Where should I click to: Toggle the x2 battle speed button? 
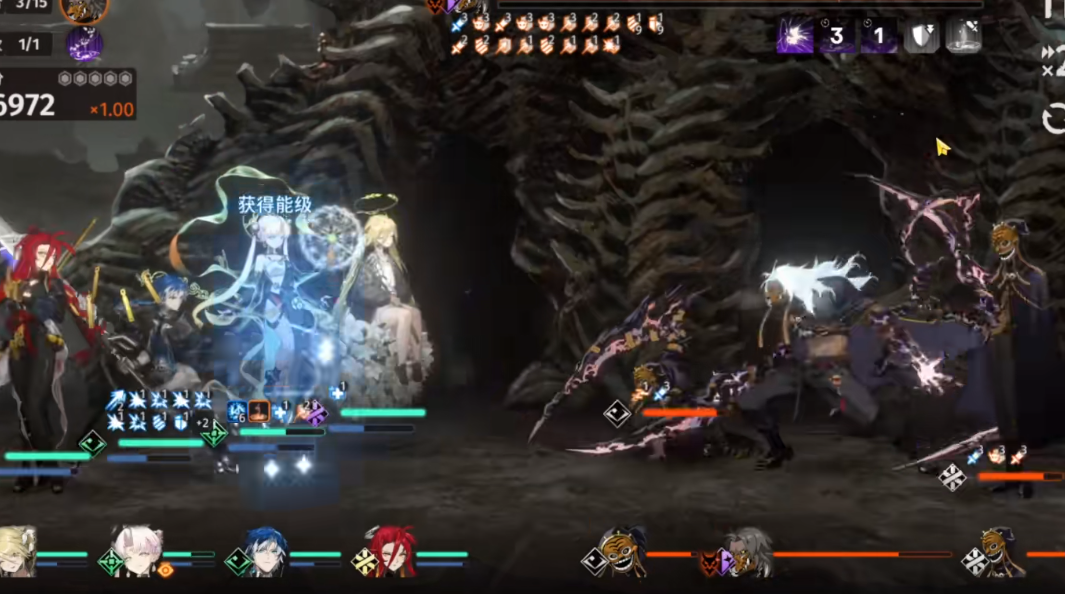point(1054,59)
